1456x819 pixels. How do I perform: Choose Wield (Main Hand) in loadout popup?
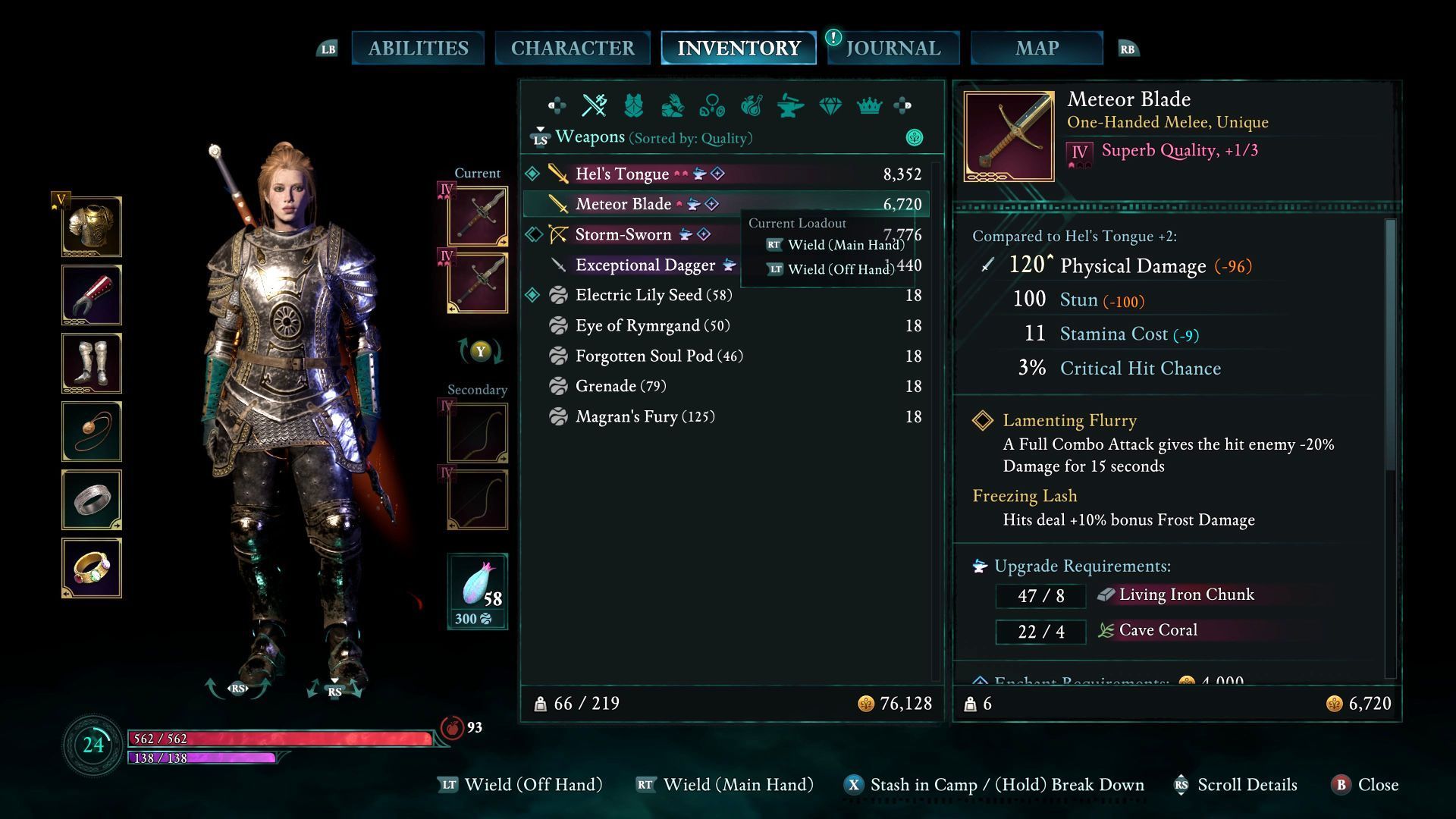click(x=845, y=245)
